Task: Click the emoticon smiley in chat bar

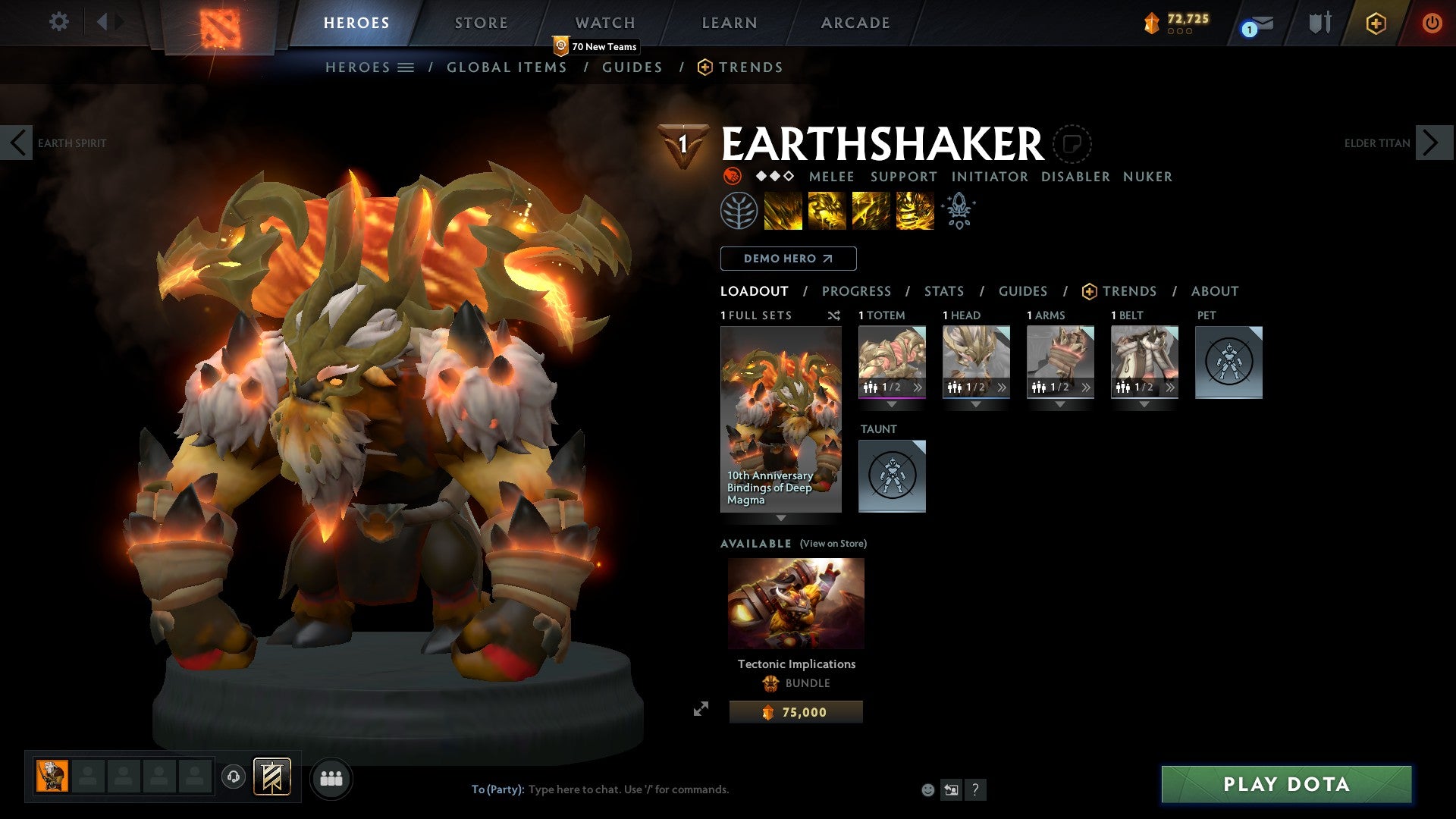Action: pos(927,789)
